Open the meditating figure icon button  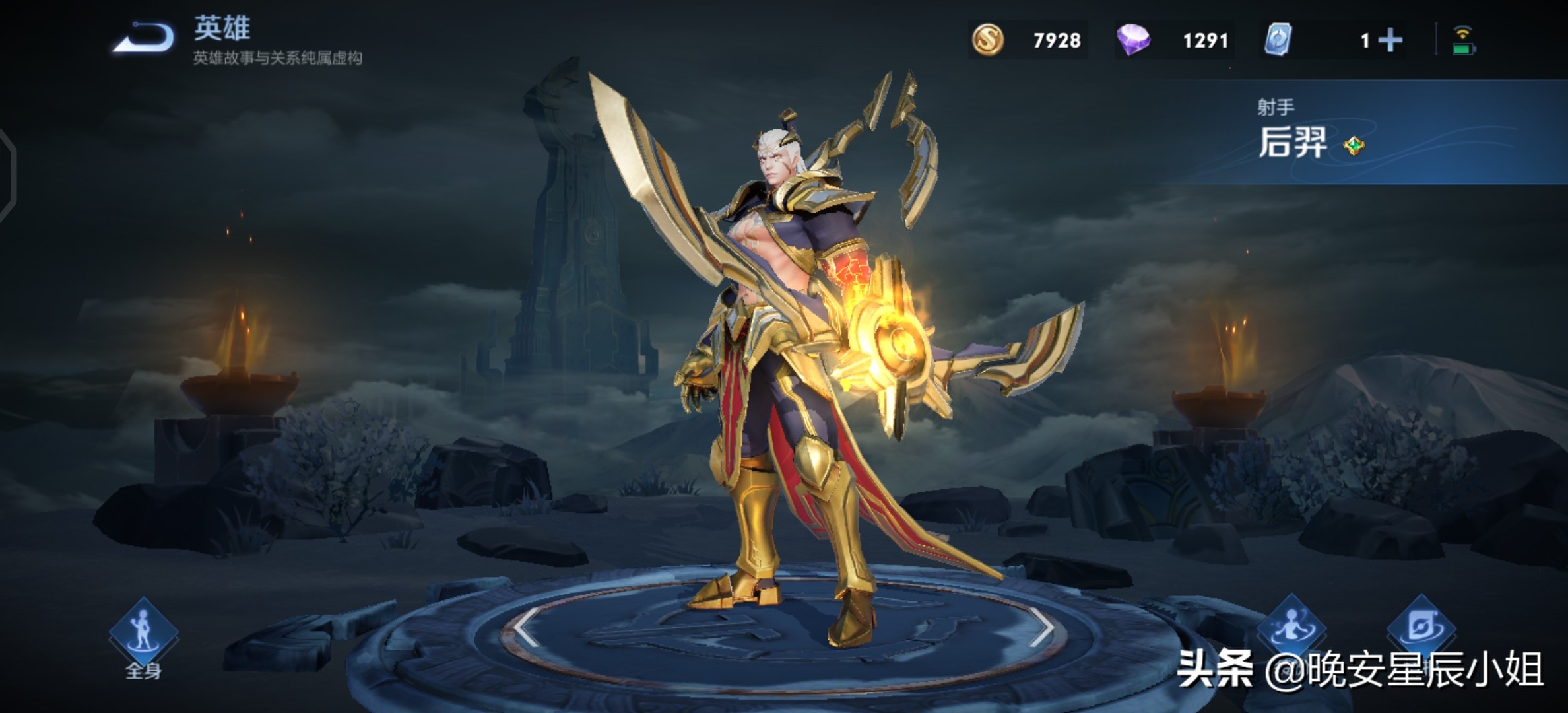click(x=1291, y=626)
